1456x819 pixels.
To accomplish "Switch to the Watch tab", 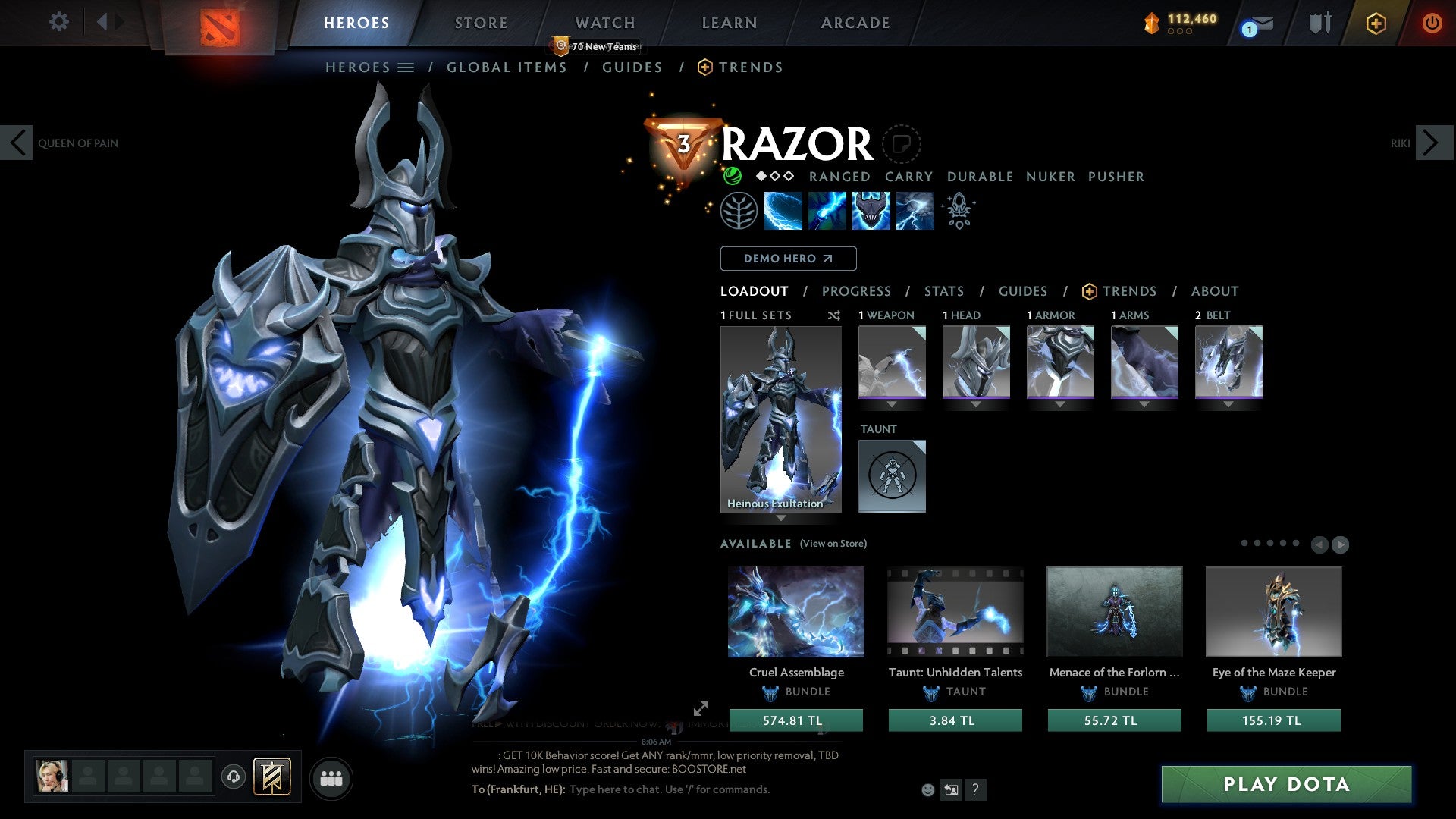I will (x=604, y=23).
